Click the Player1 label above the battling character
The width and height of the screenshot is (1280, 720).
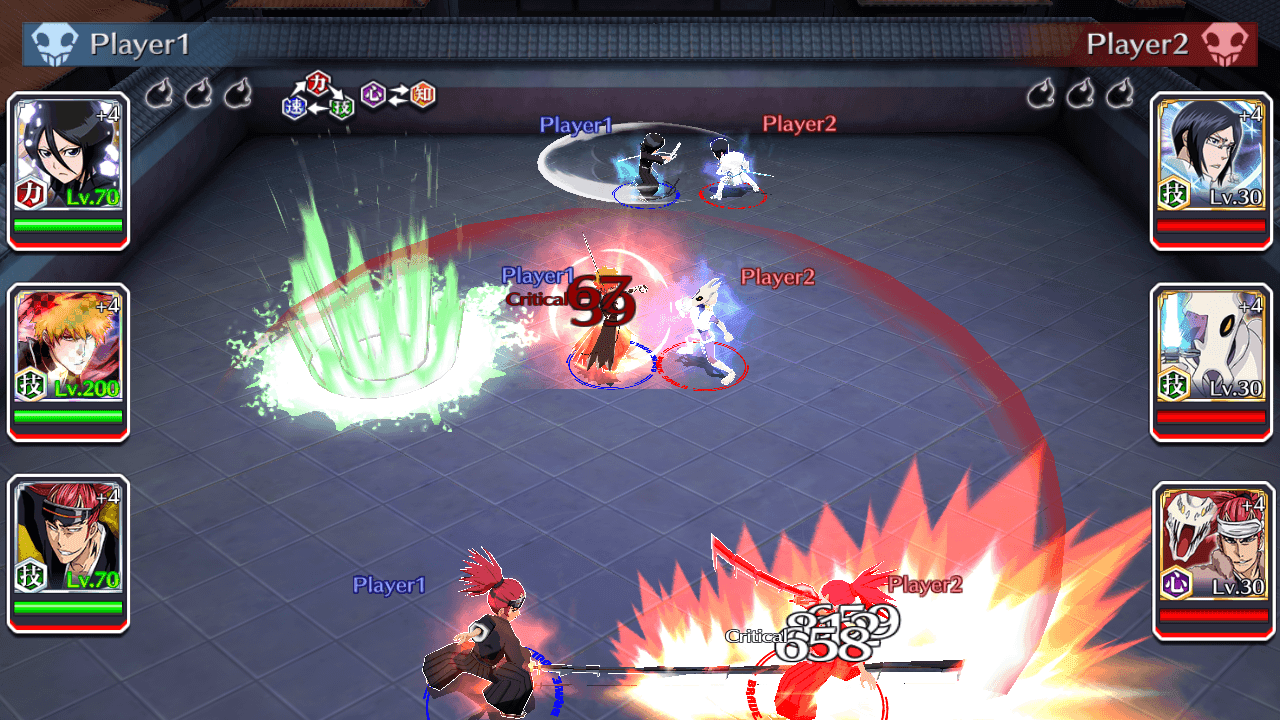575,125
